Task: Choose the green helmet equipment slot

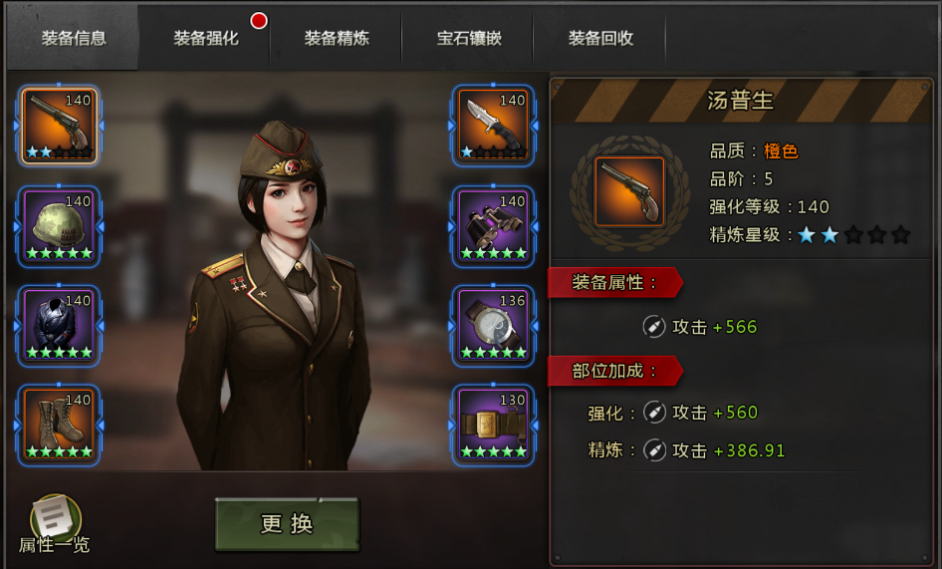Action: (59, 226)
